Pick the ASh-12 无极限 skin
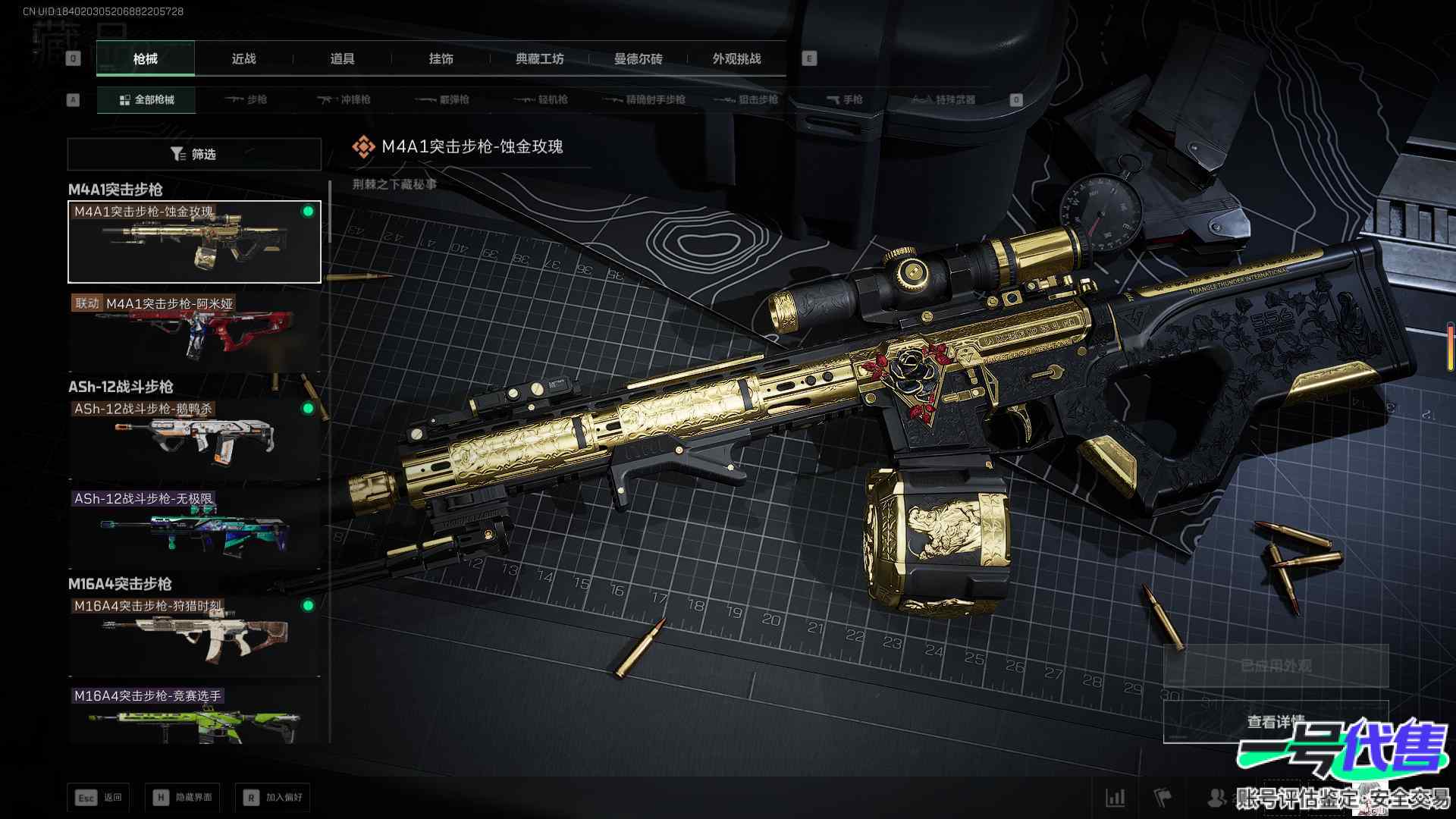The image size is (1456, 819). [194, 529]
